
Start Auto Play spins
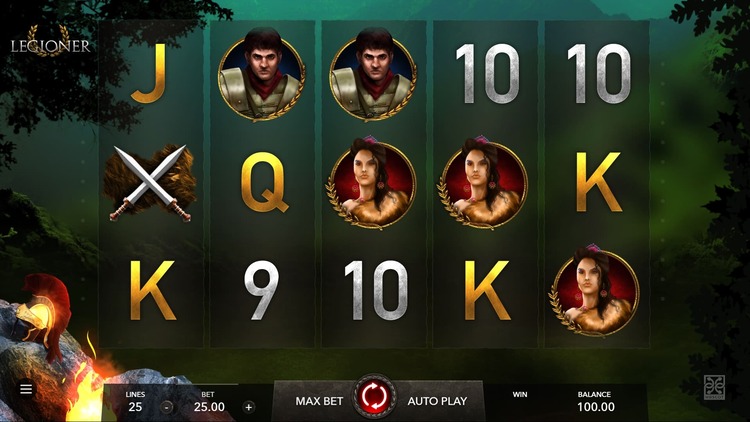point(437,401)
